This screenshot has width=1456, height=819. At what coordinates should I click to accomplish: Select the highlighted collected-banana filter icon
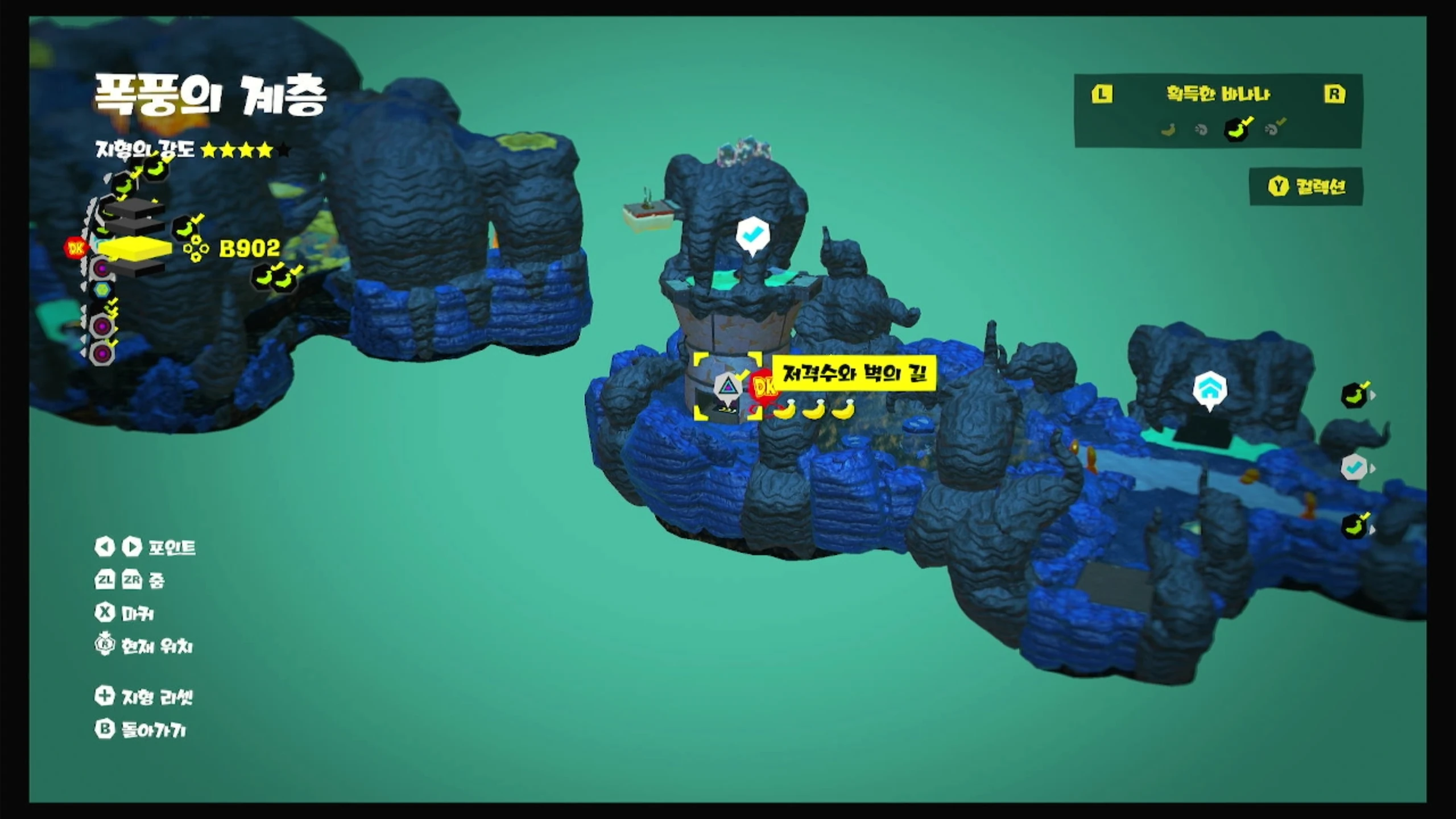pyautogui.click(x=1236, y=129)
